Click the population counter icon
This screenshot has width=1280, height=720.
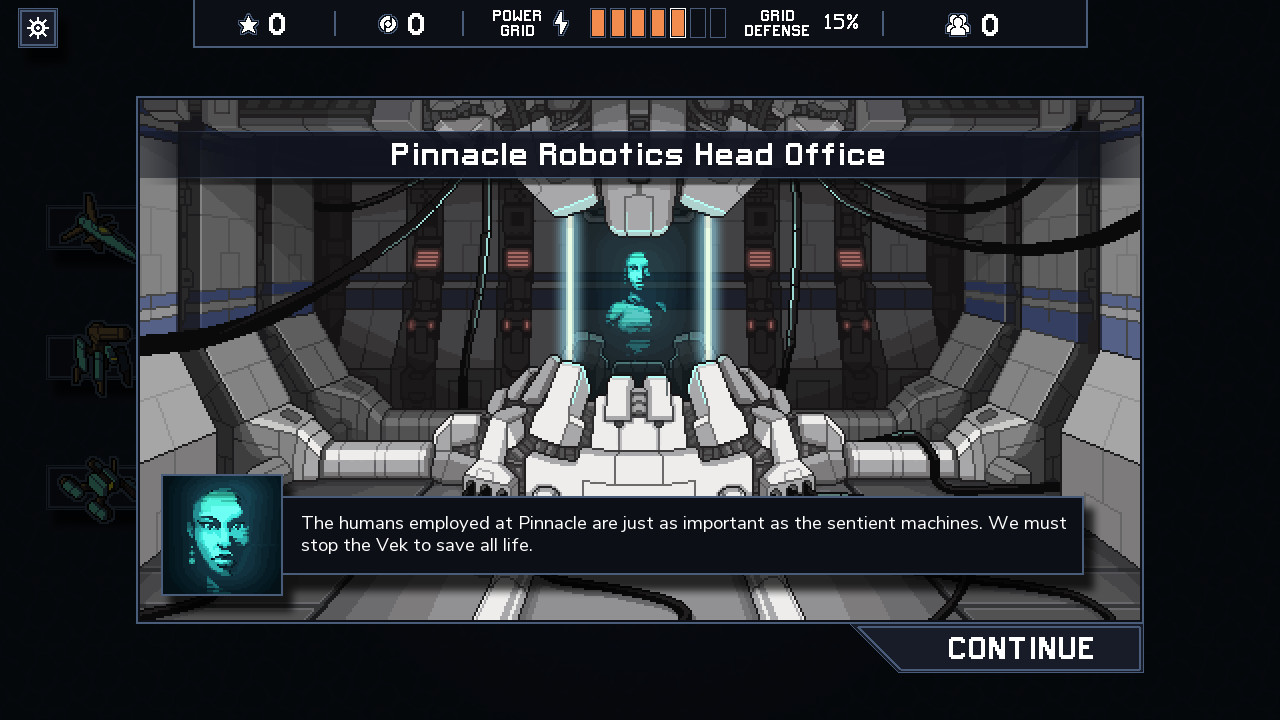[x=959, y=24]
